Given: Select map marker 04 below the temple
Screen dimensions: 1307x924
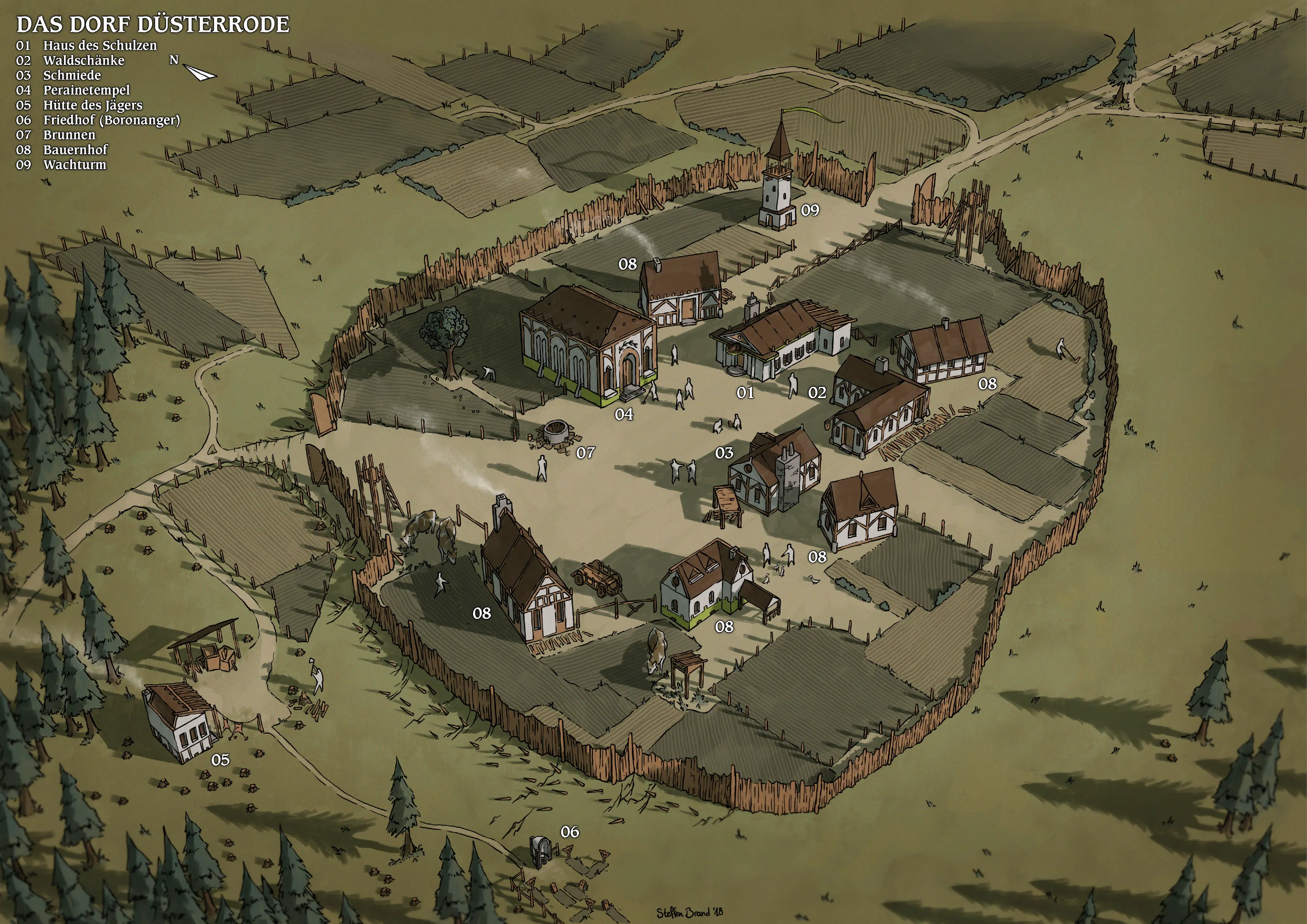Looking at the screenshot, I should click(624, 415).
